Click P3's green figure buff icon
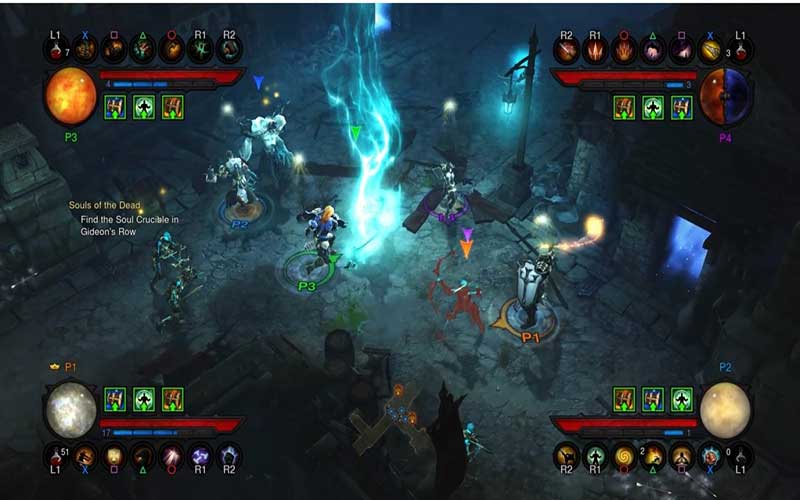 (x=143, y=107)
